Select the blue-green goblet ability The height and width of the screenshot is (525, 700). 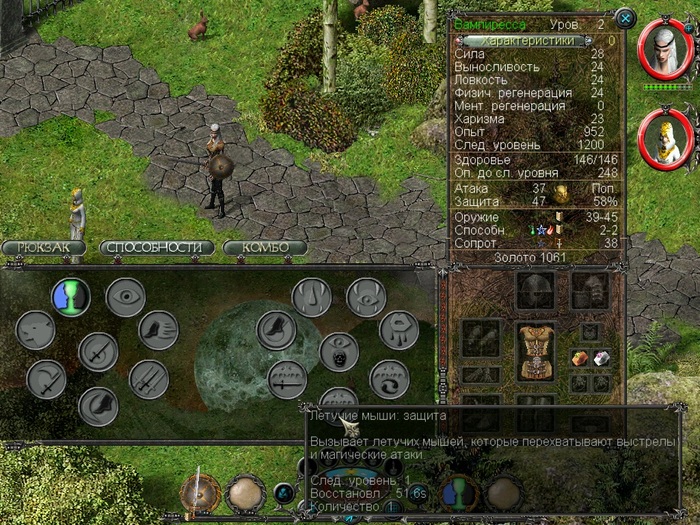click(71, 296)
